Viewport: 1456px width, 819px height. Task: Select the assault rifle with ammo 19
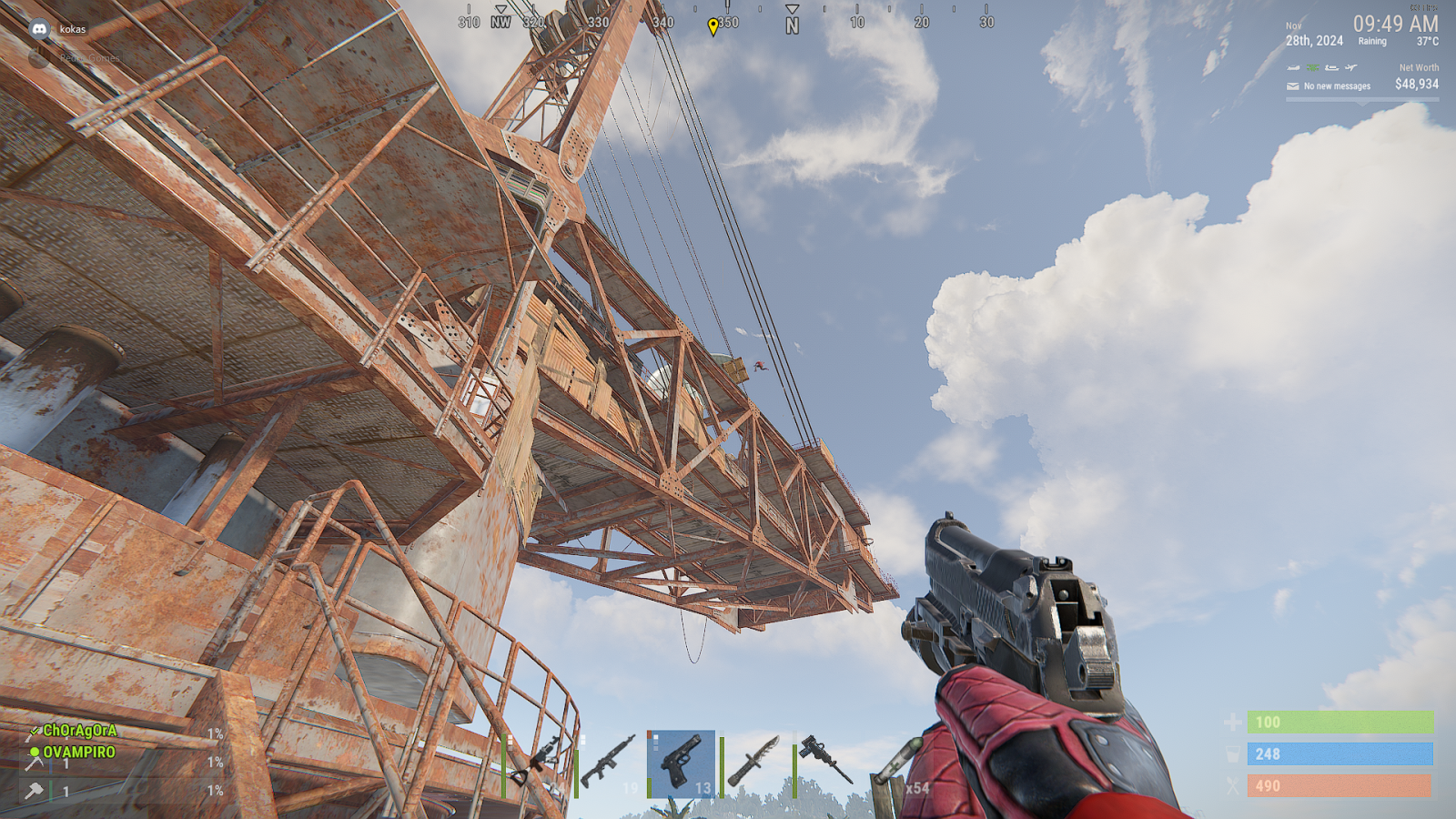coord(608,763)
